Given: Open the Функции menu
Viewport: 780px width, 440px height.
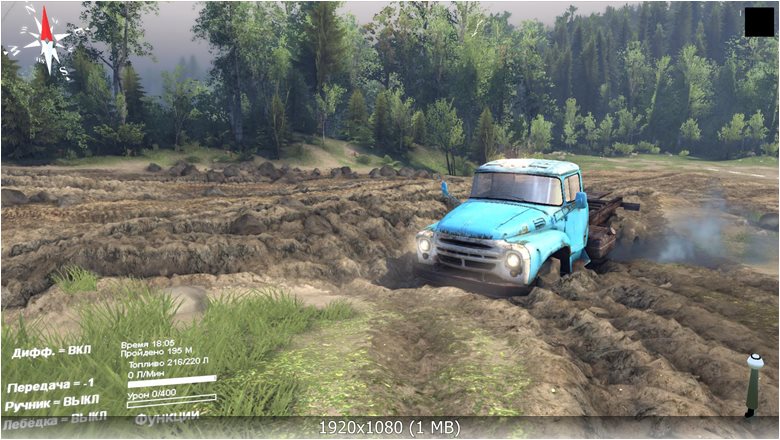Looking at the screenshot, I should click(167, 415).
